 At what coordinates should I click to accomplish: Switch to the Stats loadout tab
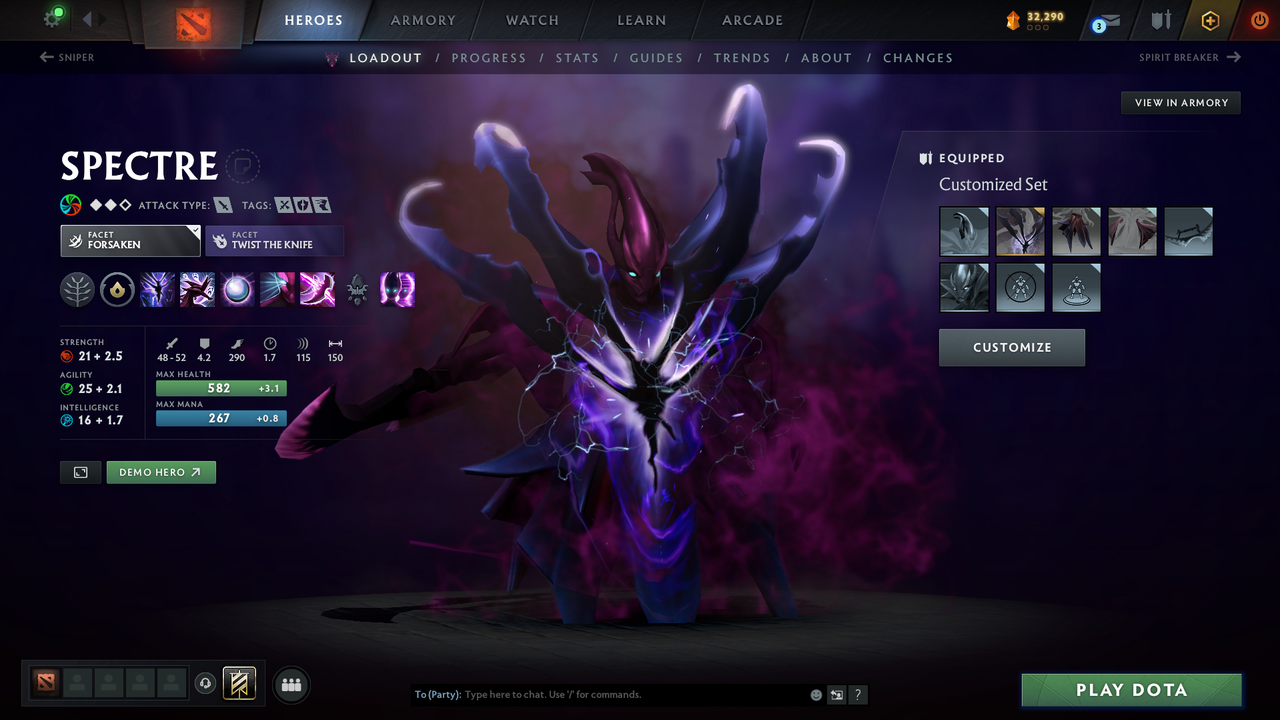(577, 58)
